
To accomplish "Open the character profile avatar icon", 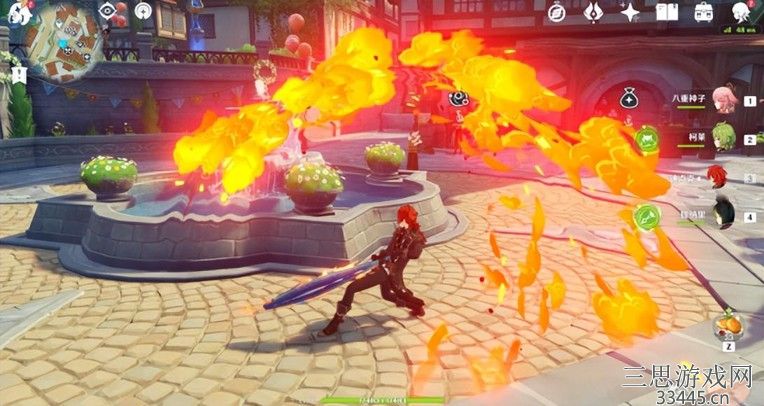I will coord(741,12).
